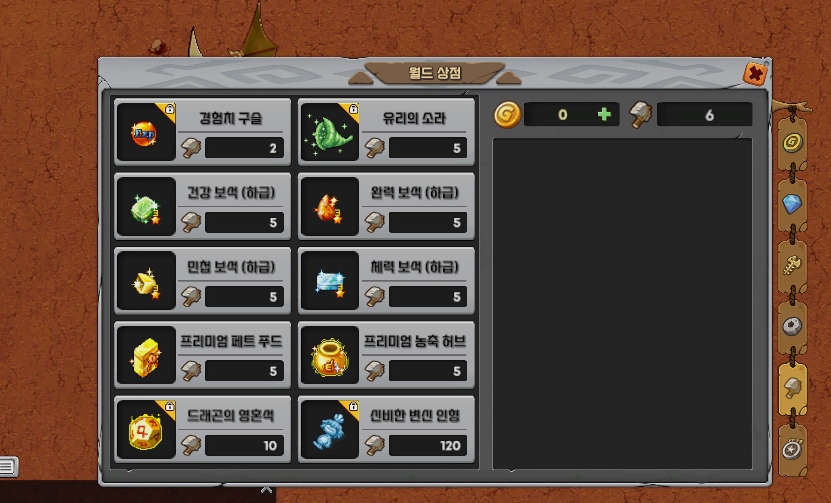Image resolution: width=831 pixels, height=503 pixels.
Task: Select the highlighted stone hammer tab
Action: [x=792, y=387]
